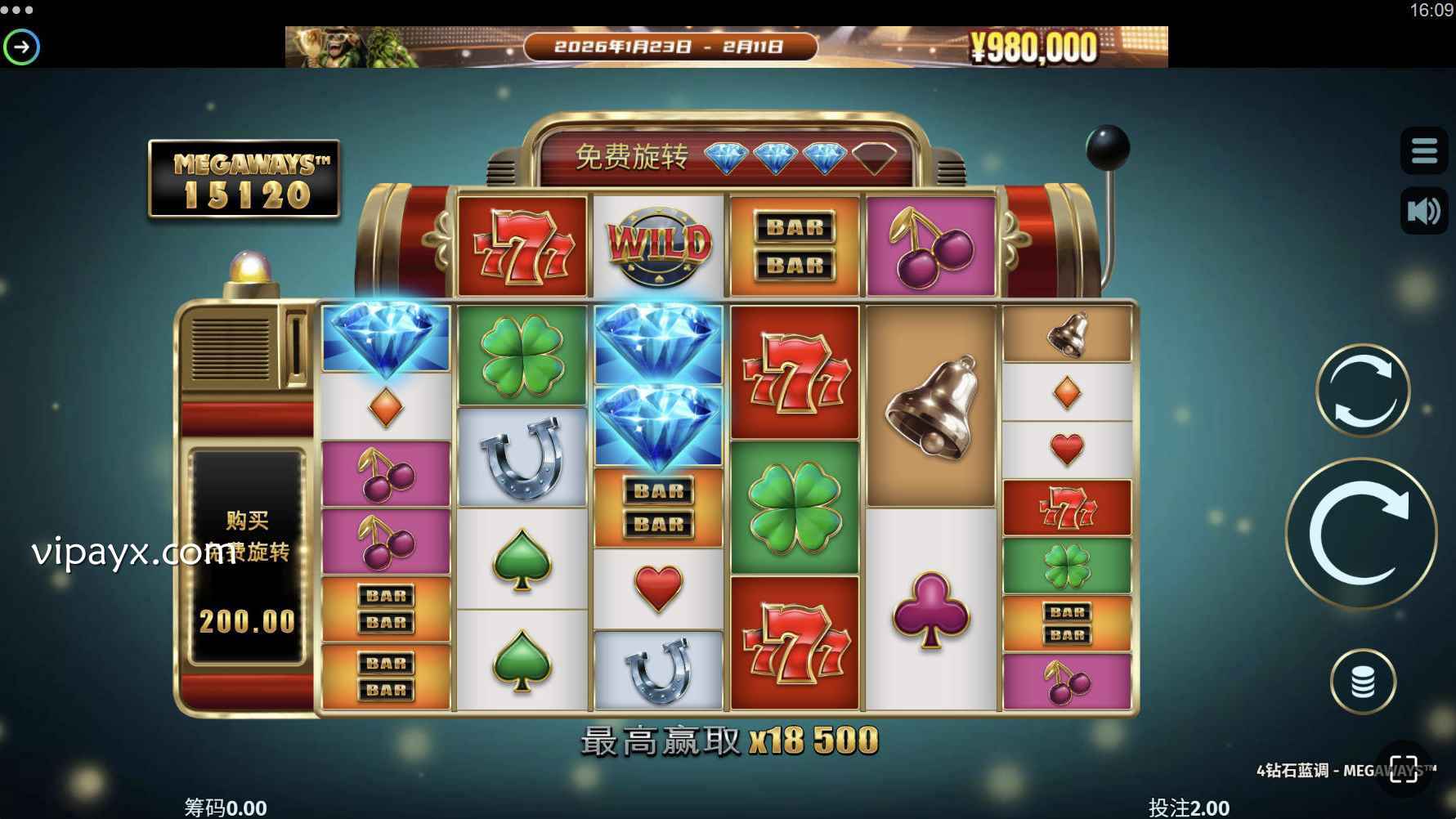This screenshot has width=1456, height=819.
Task: Open the autoplay spin options
Action: (1360, 390)
